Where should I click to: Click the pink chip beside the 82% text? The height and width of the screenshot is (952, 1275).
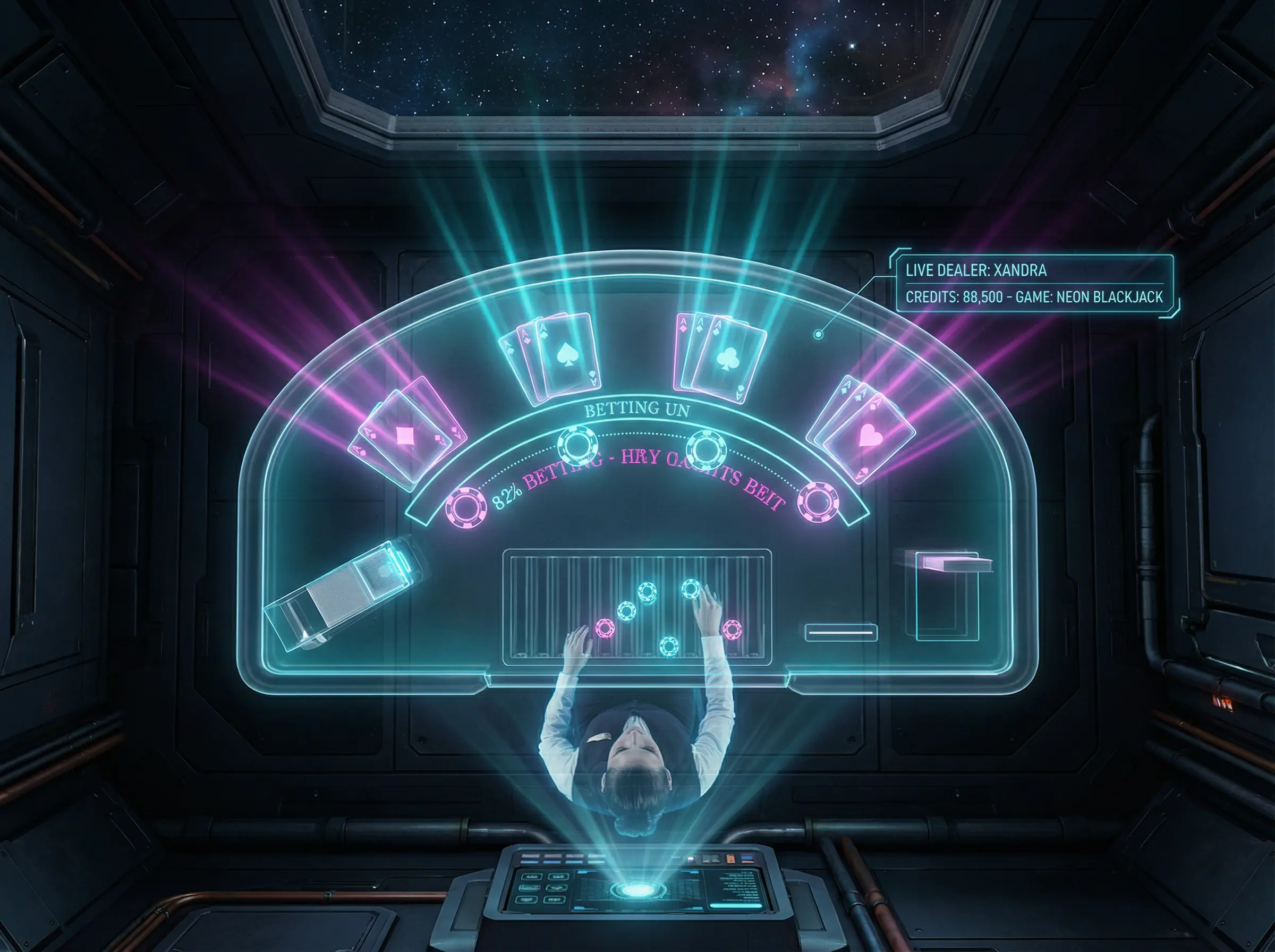(x=465, y=509)
